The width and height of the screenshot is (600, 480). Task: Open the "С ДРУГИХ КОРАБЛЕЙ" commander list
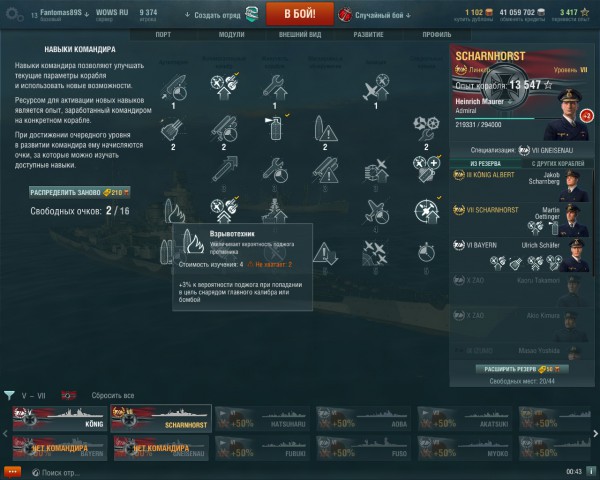pos(555,162)
